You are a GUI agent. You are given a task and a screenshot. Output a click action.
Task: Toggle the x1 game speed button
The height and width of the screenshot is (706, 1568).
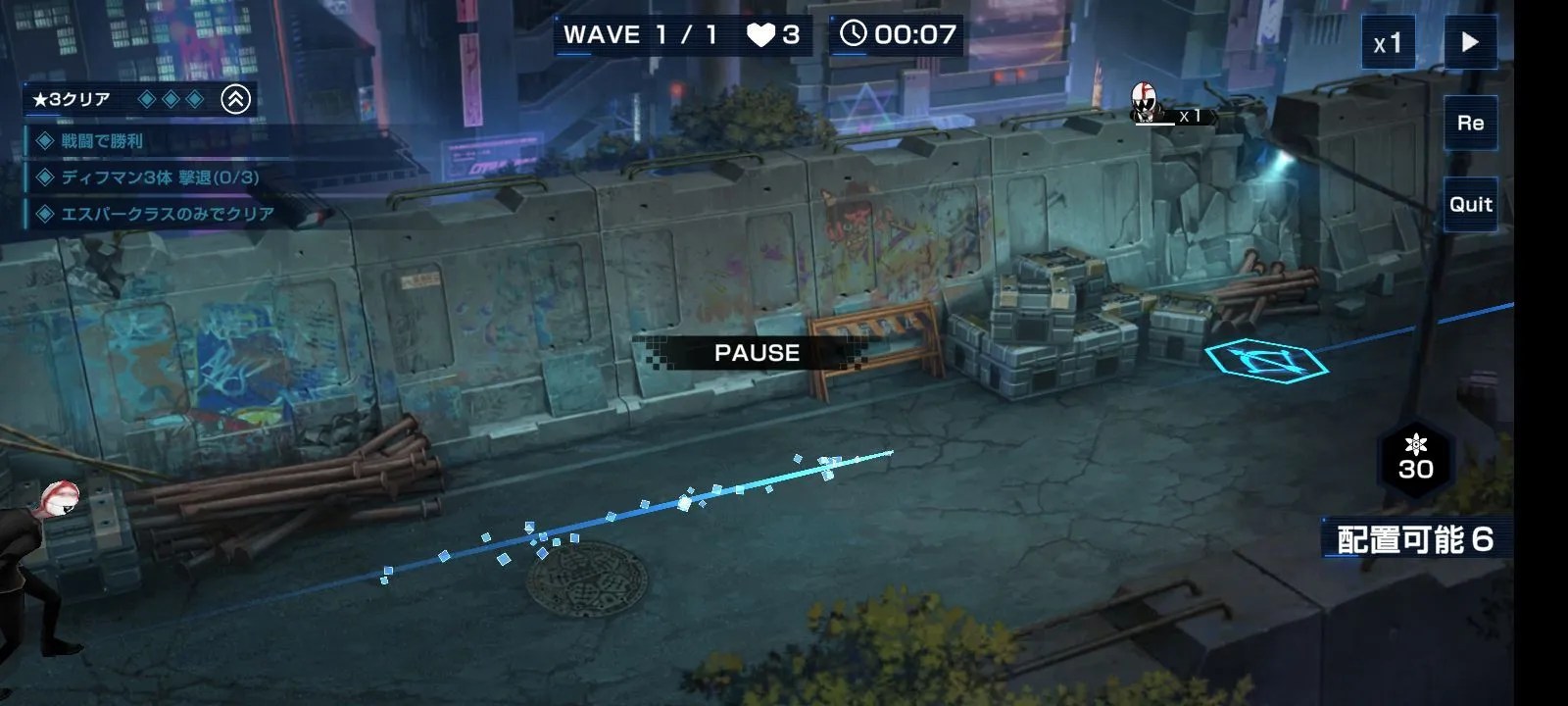[x=1388, y=43]
